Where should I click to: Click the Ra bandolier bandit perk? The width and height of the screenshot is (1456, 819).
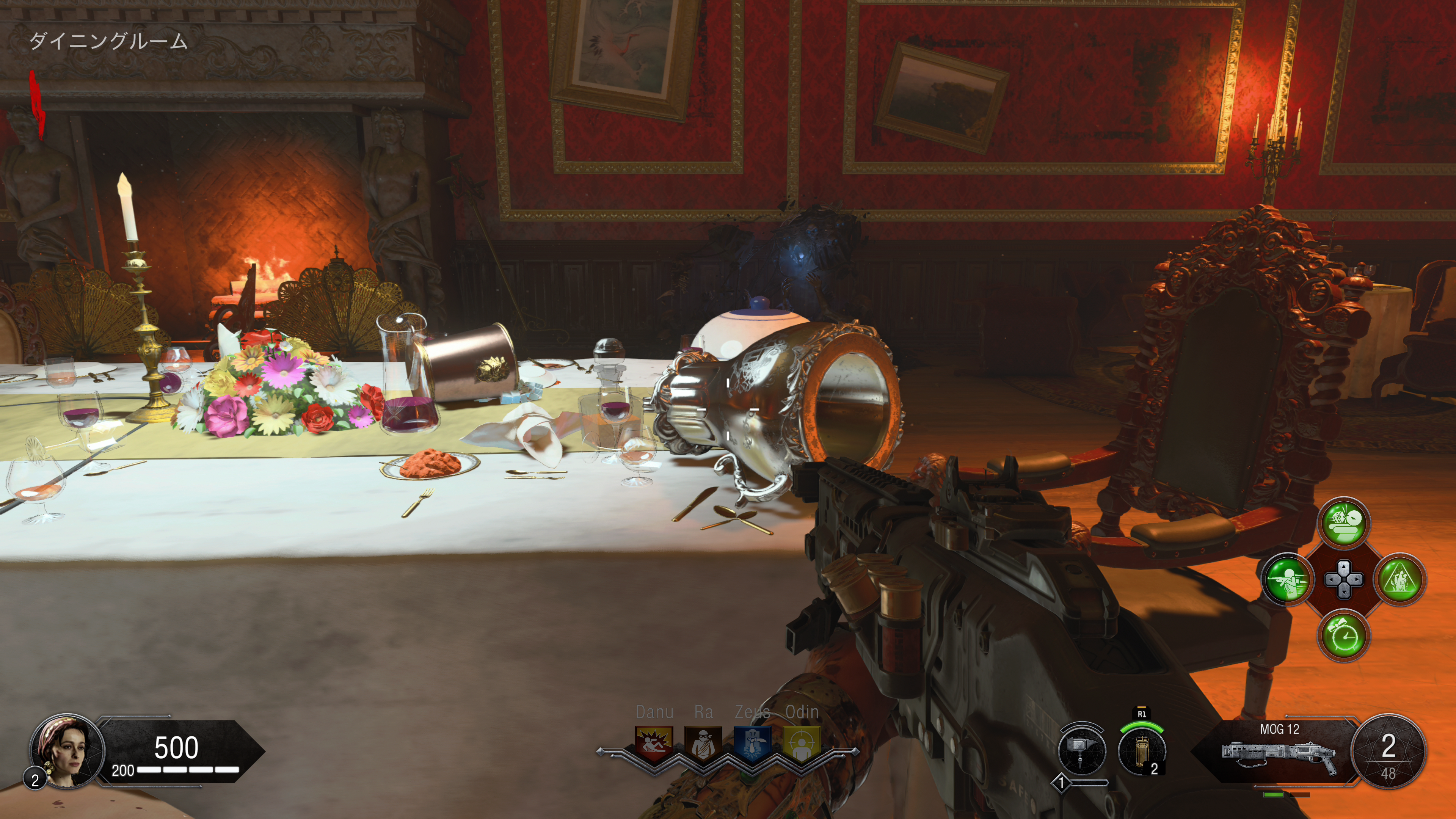[703, 743]
